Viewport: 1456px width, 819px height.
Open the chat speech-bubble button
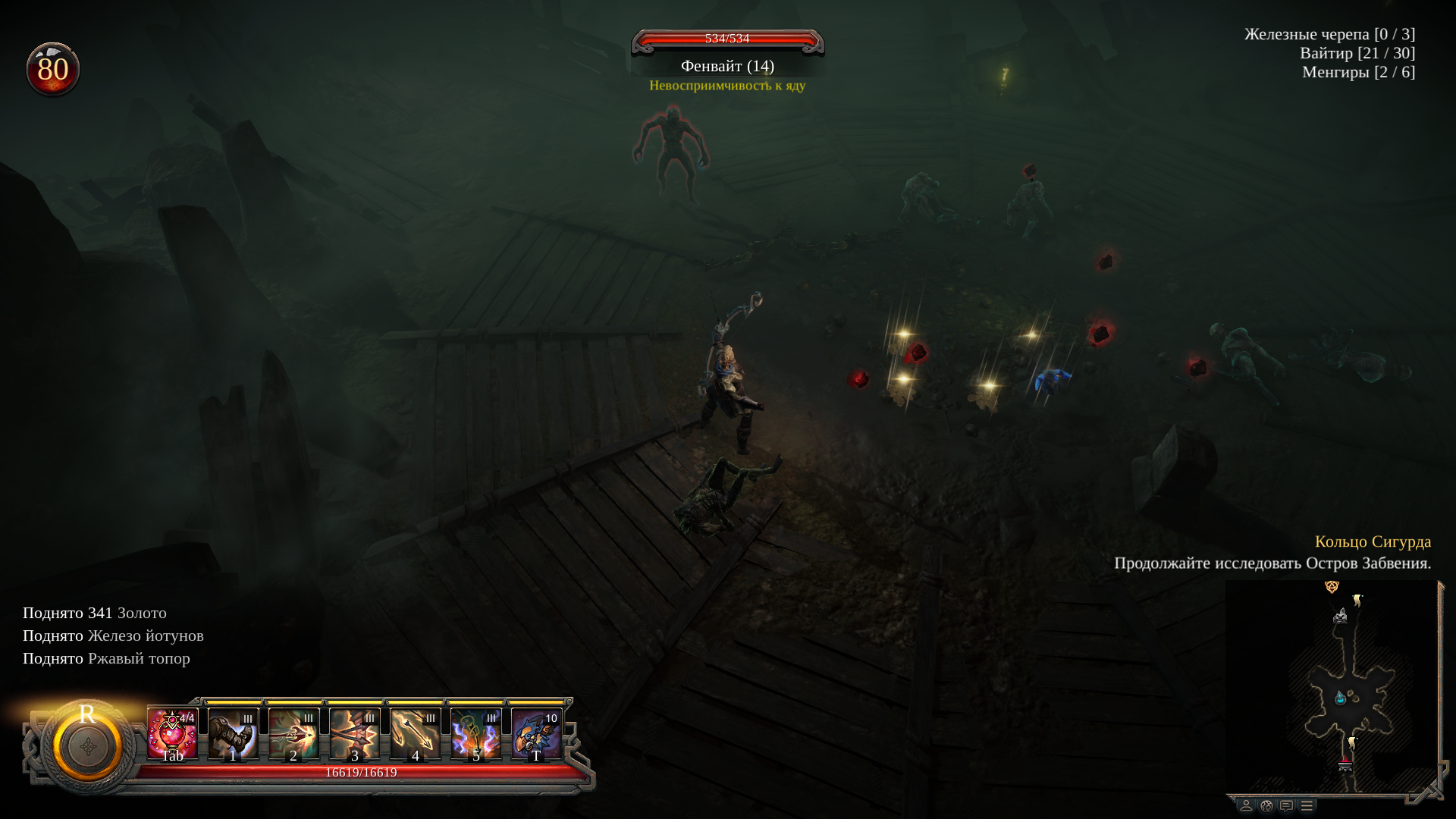1286,805
